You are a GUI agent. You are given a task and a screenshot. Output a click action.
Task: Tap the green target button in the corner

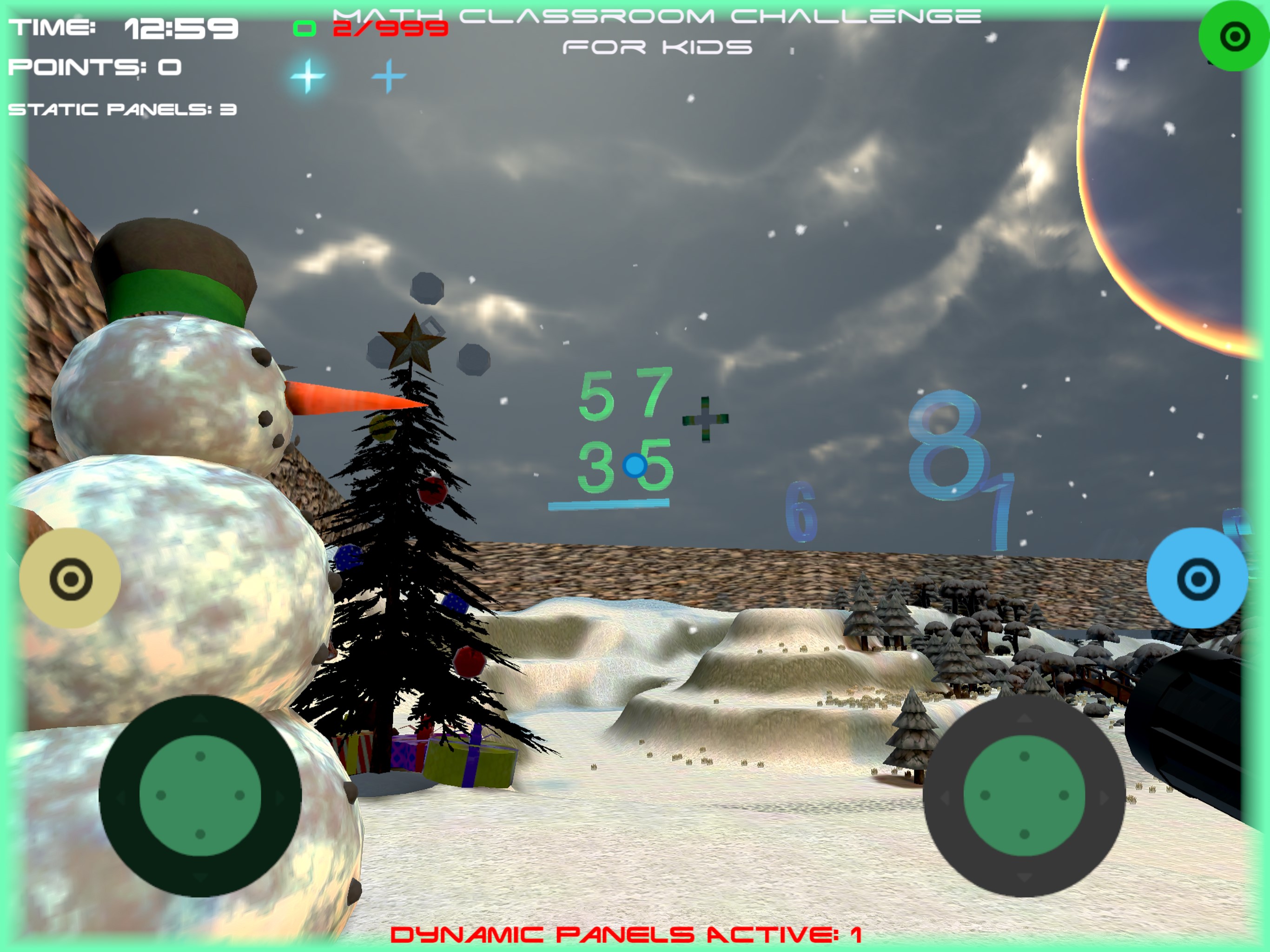(1234, 37)
